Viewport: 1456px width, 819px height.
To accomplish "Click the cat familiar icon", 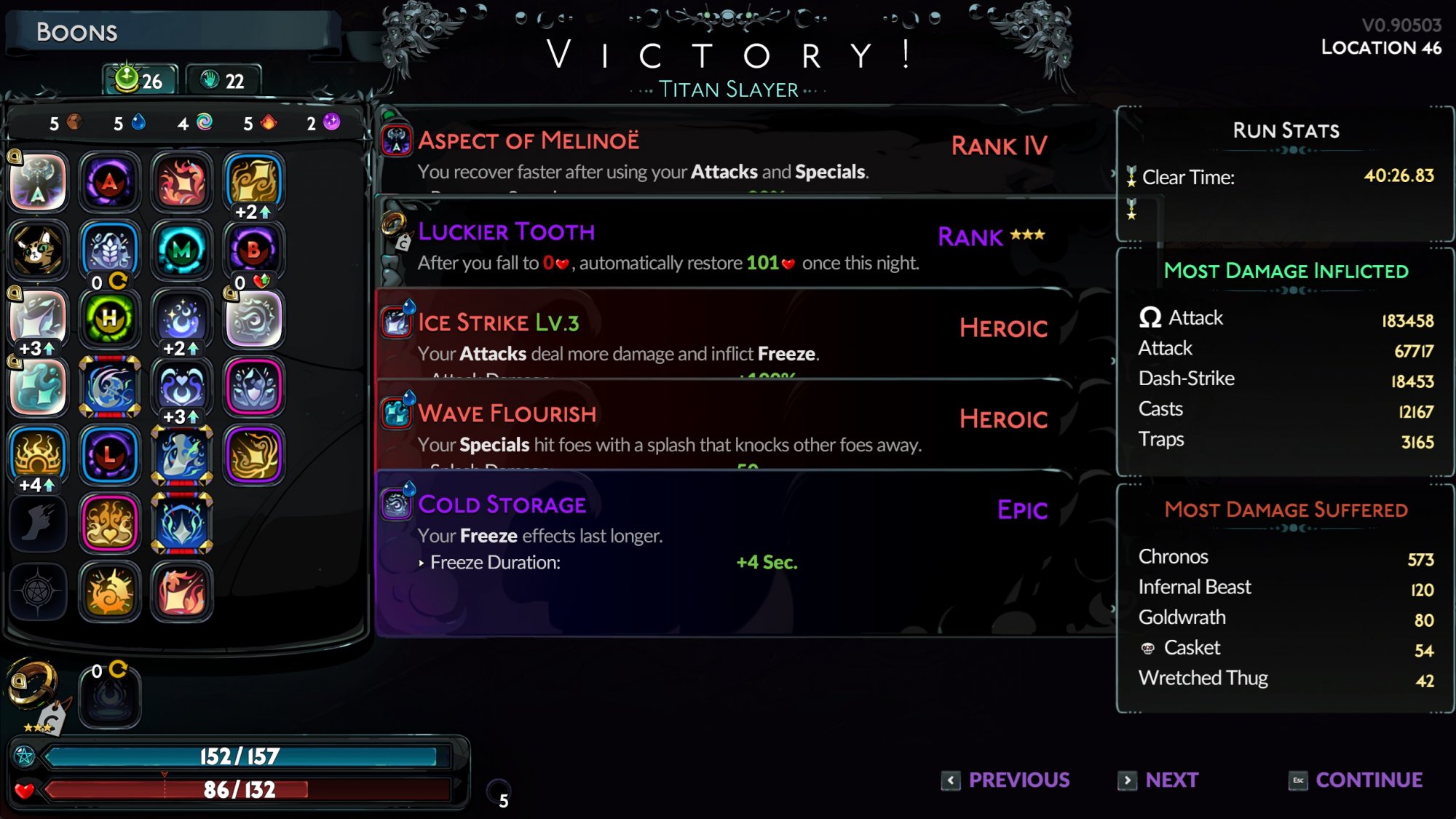I will coord(38,250).
